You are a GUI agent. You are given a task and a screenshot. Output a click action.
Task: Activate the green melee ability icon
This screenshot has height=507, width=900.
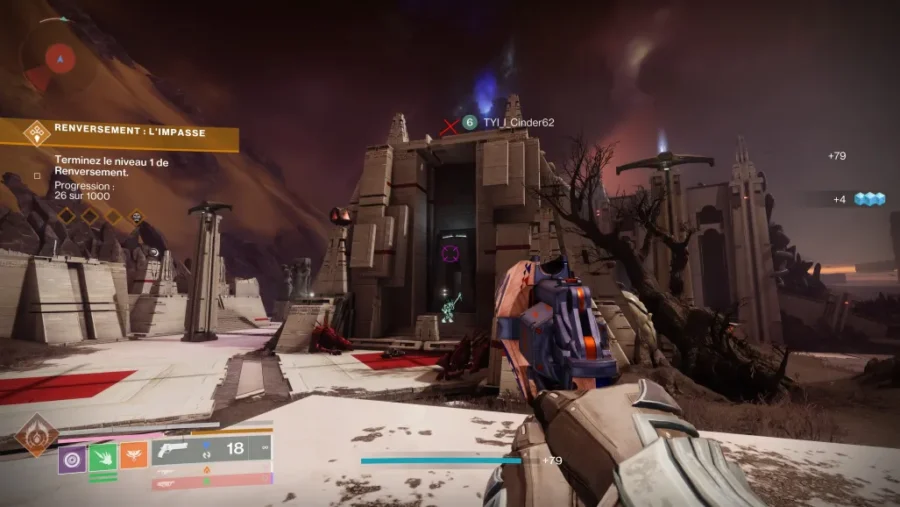click(x=103, y=457)
